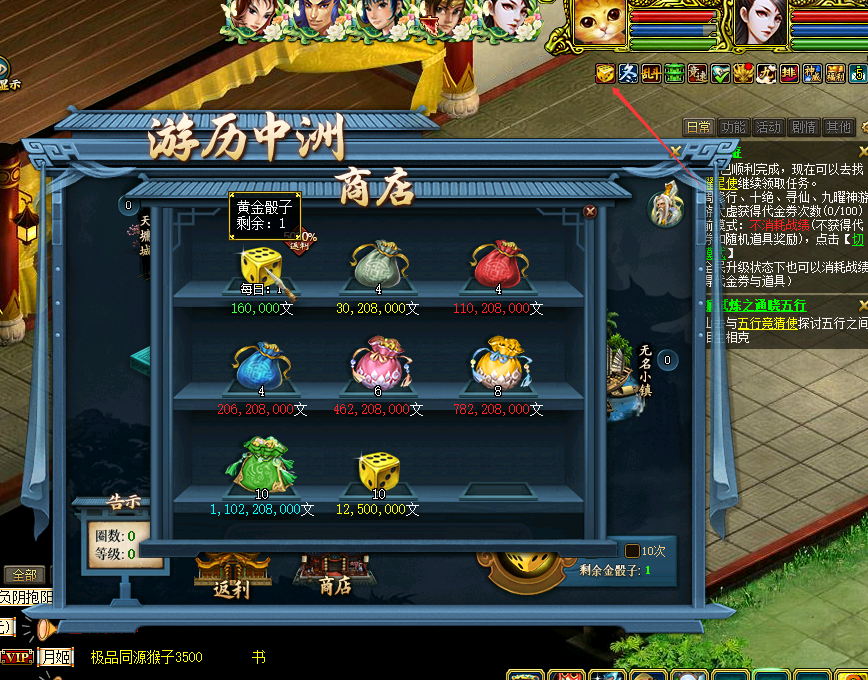Screen dimensions: 868x680
Task: Select the grey pouch priced 30,208,000文
Action: (378, 264)
